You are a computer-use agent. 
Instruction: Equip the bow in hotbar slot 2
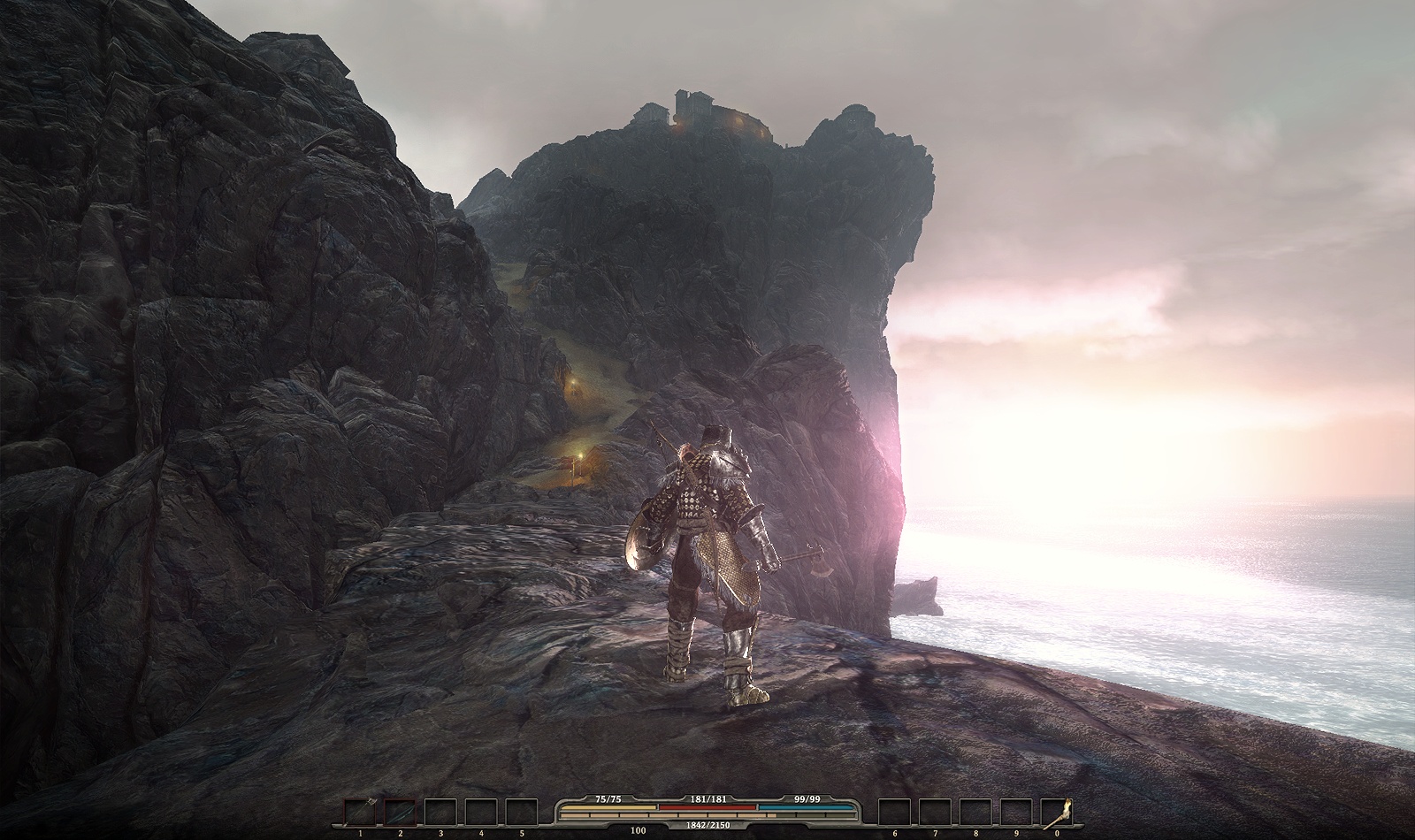pyautogui.click(x=400, y=813)
